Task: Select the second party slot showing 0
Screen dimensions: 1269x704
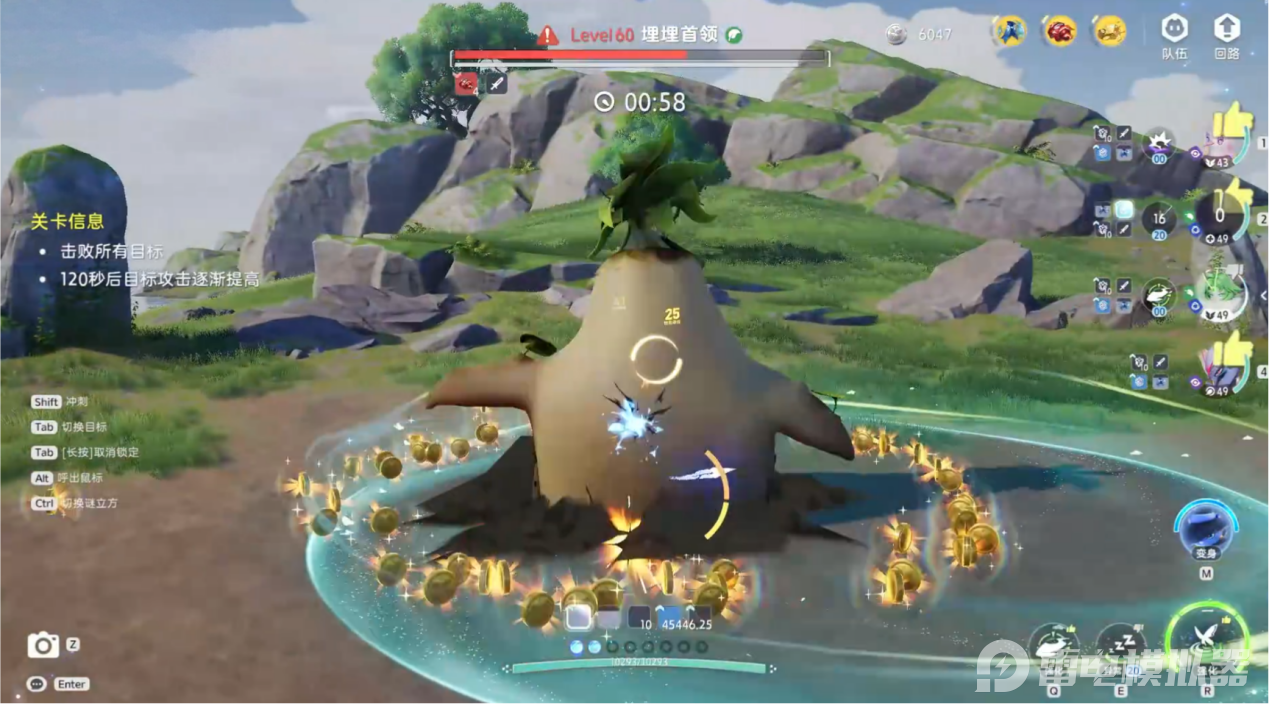Action: point(1221,213)
